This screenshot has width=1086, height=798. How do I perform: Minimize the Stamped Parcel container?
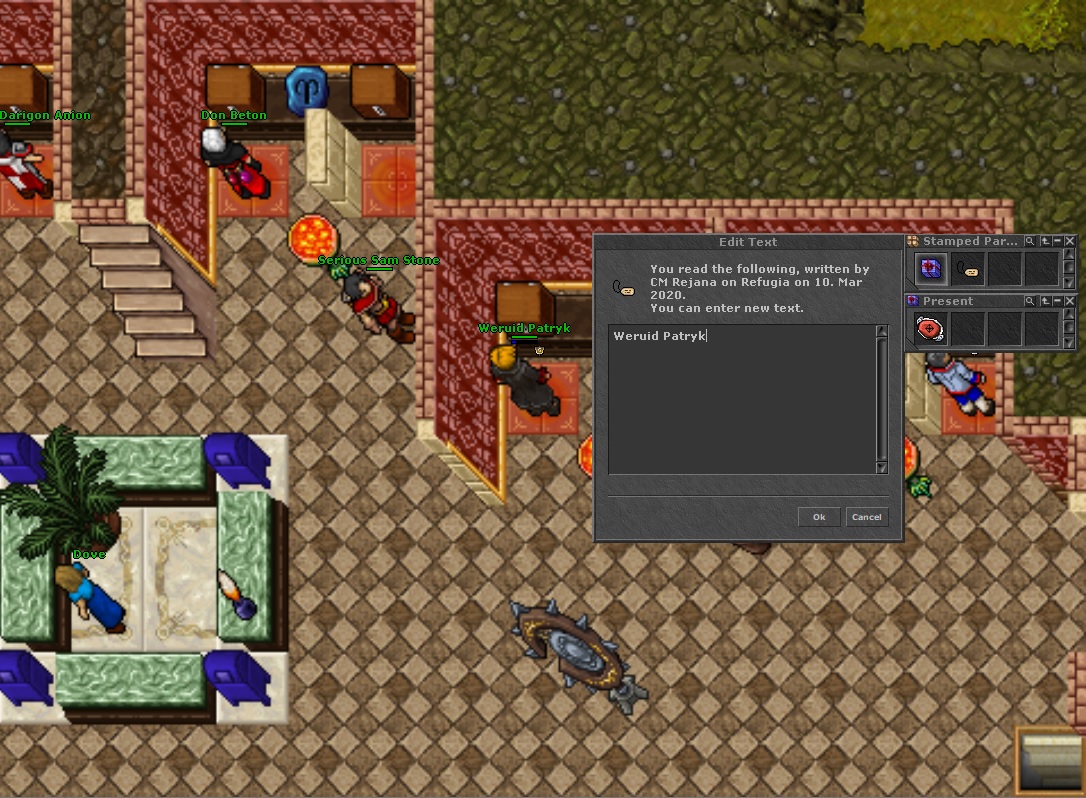[x=1058, y=241]
